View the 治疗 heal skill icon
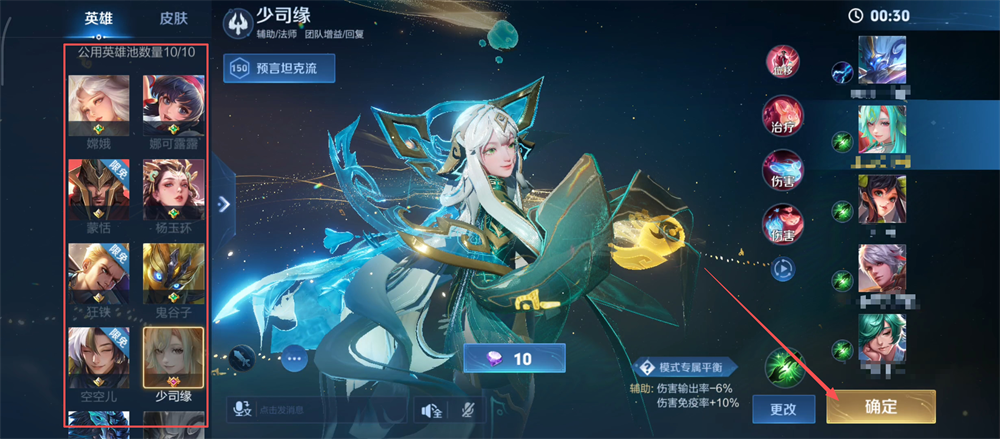This screenshot has height=439, width=1000. pyautogui.click(x=781, y=112)
